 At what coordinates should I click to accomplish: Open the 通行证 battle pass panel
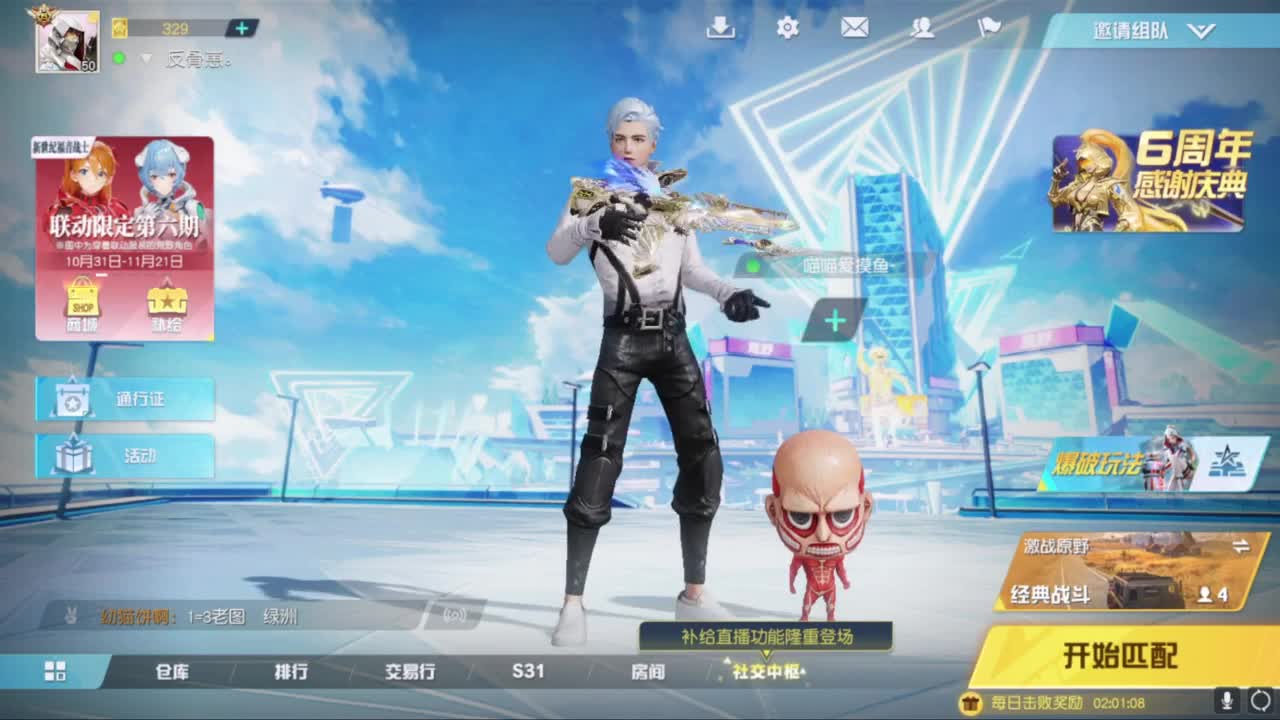pyautogui.click(x=124, y=397)
